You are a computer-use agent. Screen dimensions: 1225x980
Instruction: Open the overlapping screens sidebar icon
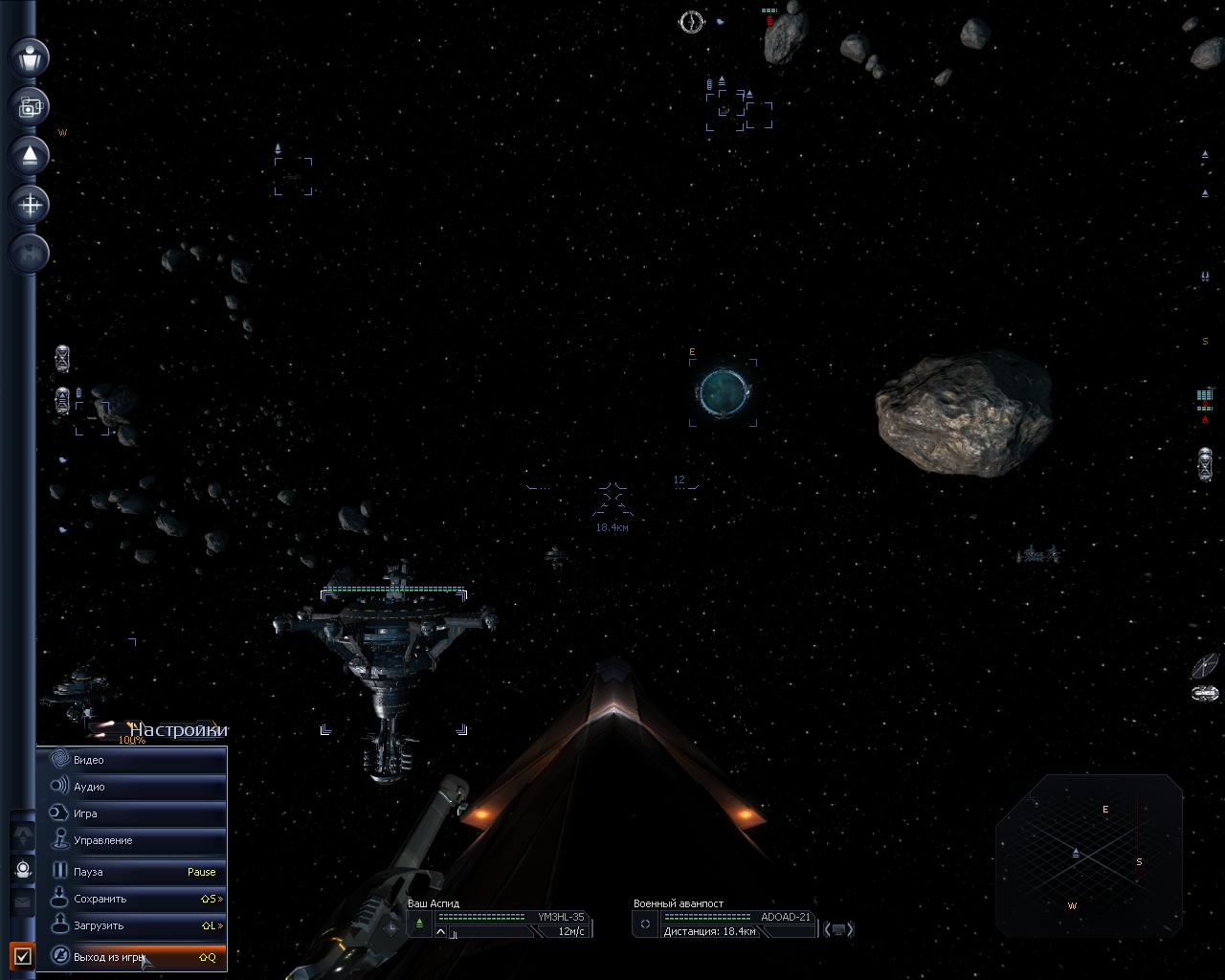tap(31, 106)
